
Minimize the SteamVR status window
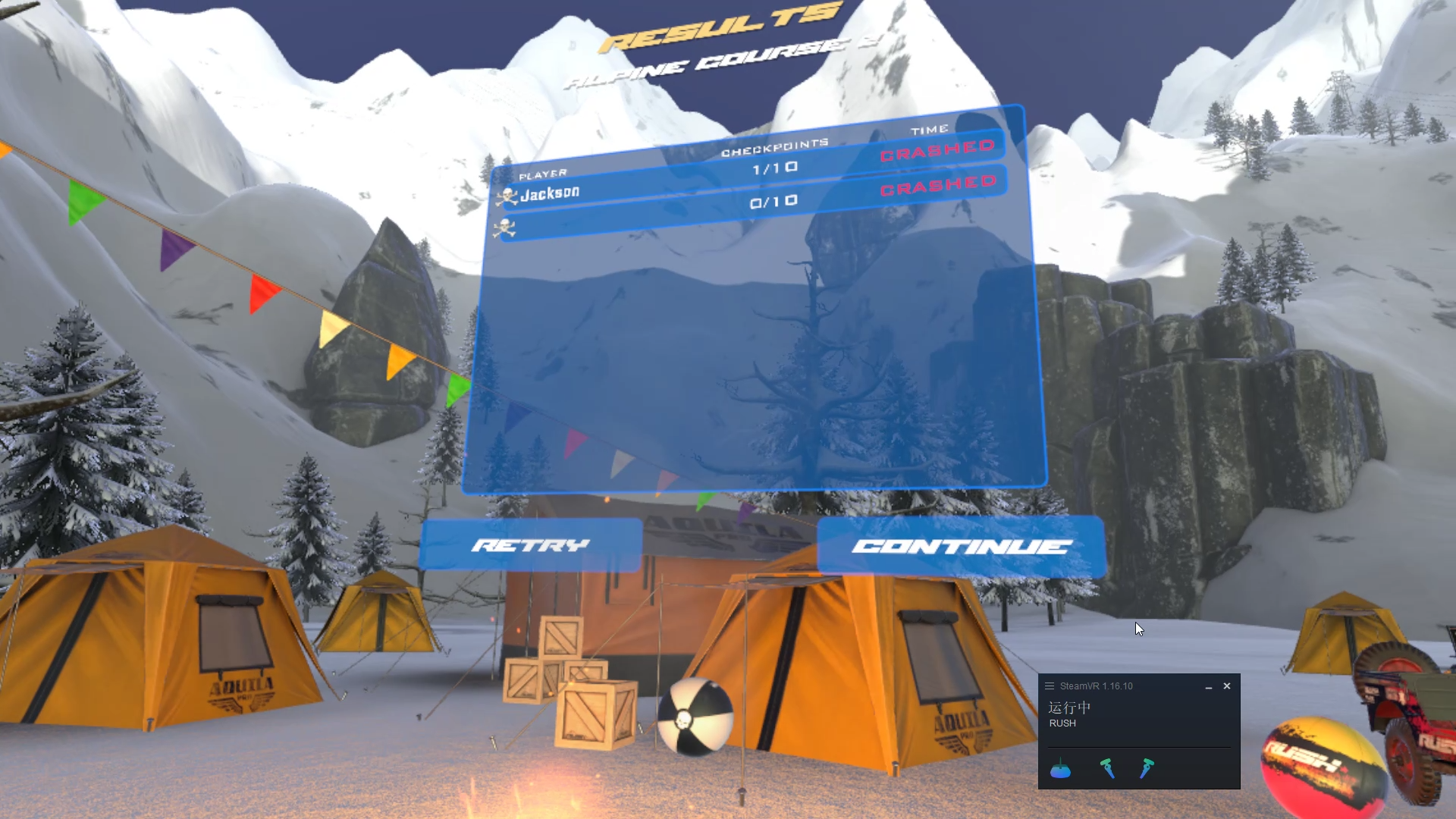[x=1208, y=686]
